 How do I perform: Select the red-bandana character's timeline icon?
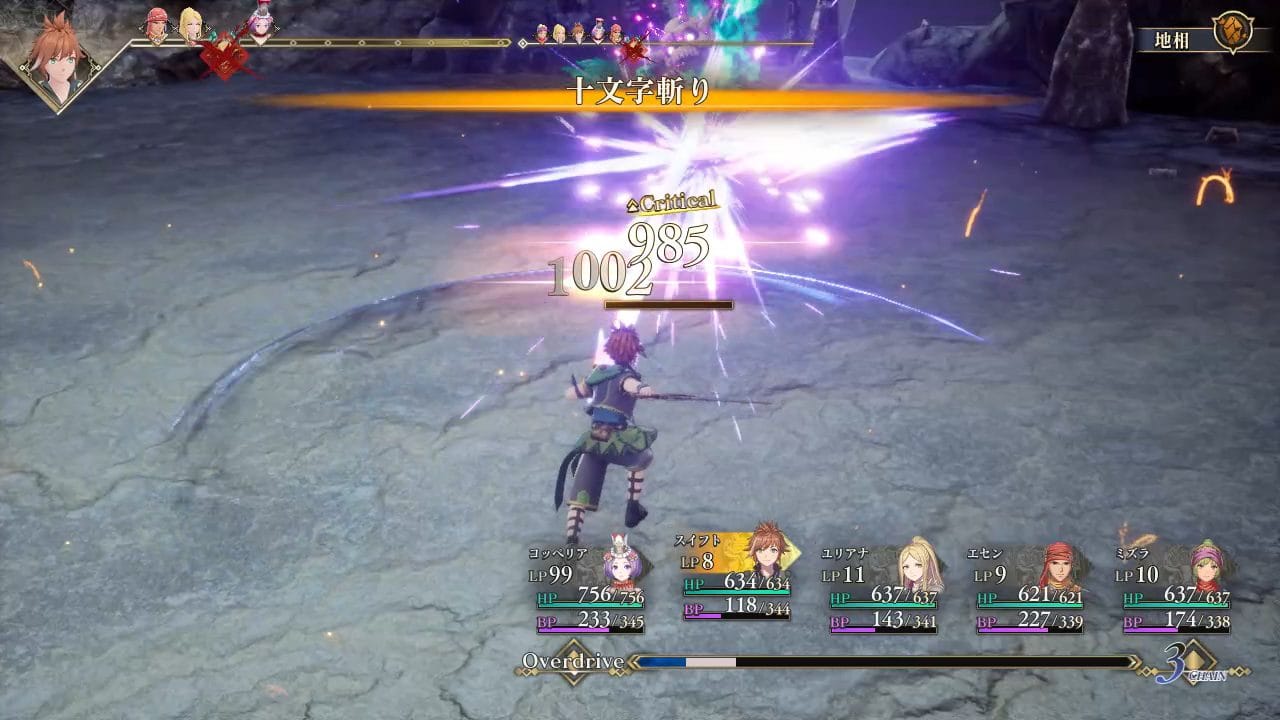pos(157,25)
